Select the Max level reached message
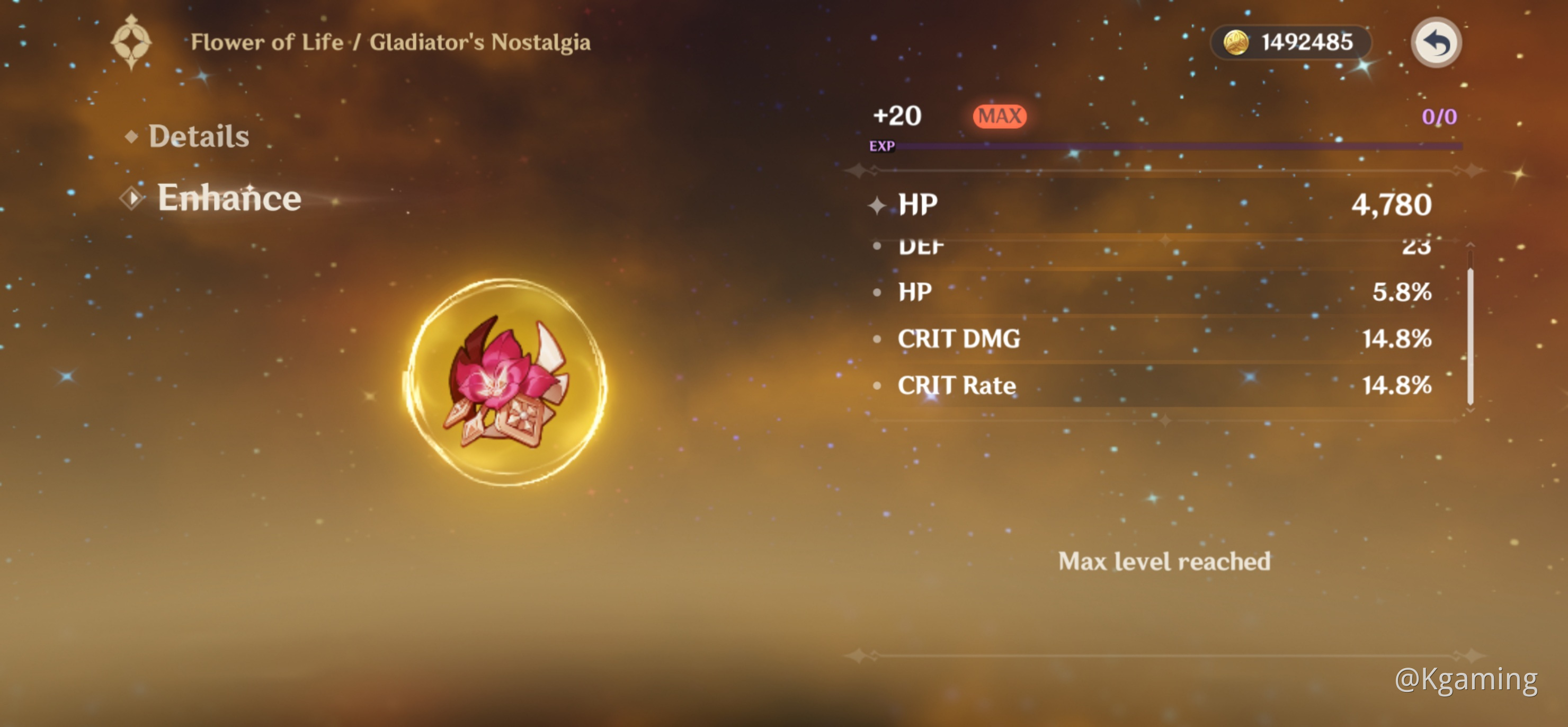 [x=1164, y=561]
